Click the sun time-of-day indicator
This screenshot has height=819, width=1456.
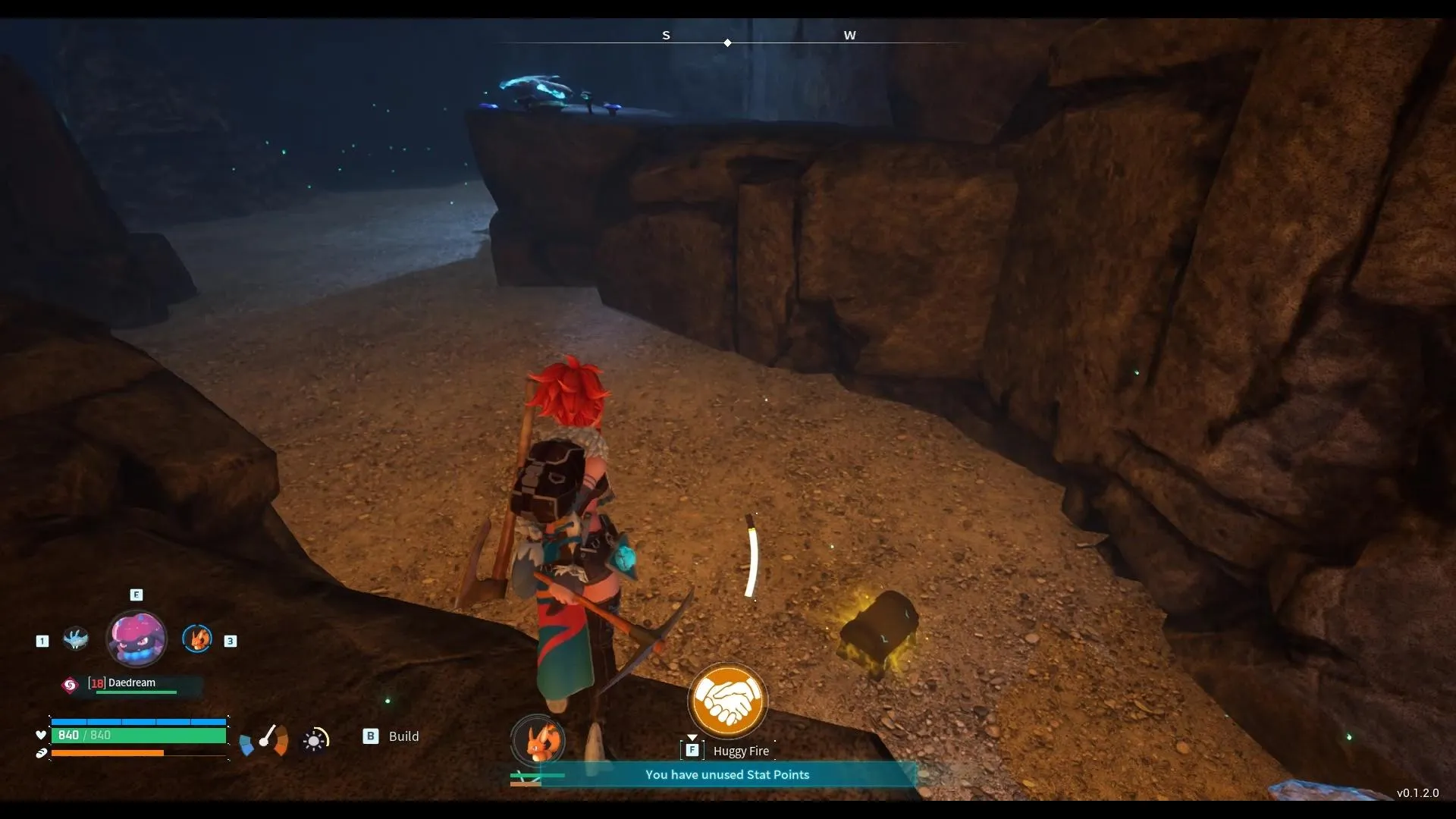(x=315, y=739)
